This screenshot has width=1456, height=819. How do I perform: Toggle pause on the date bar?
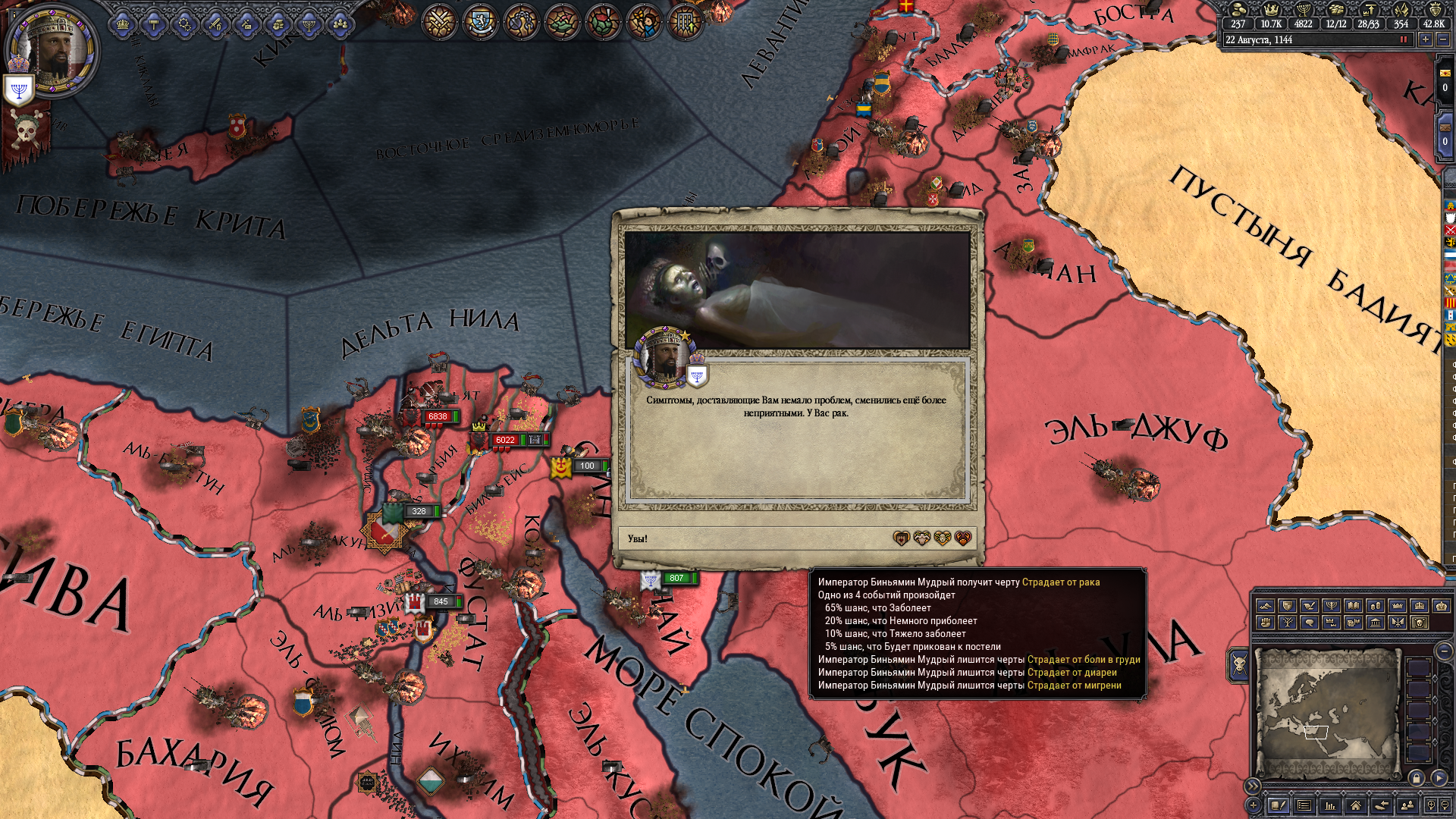(1404, 39)
